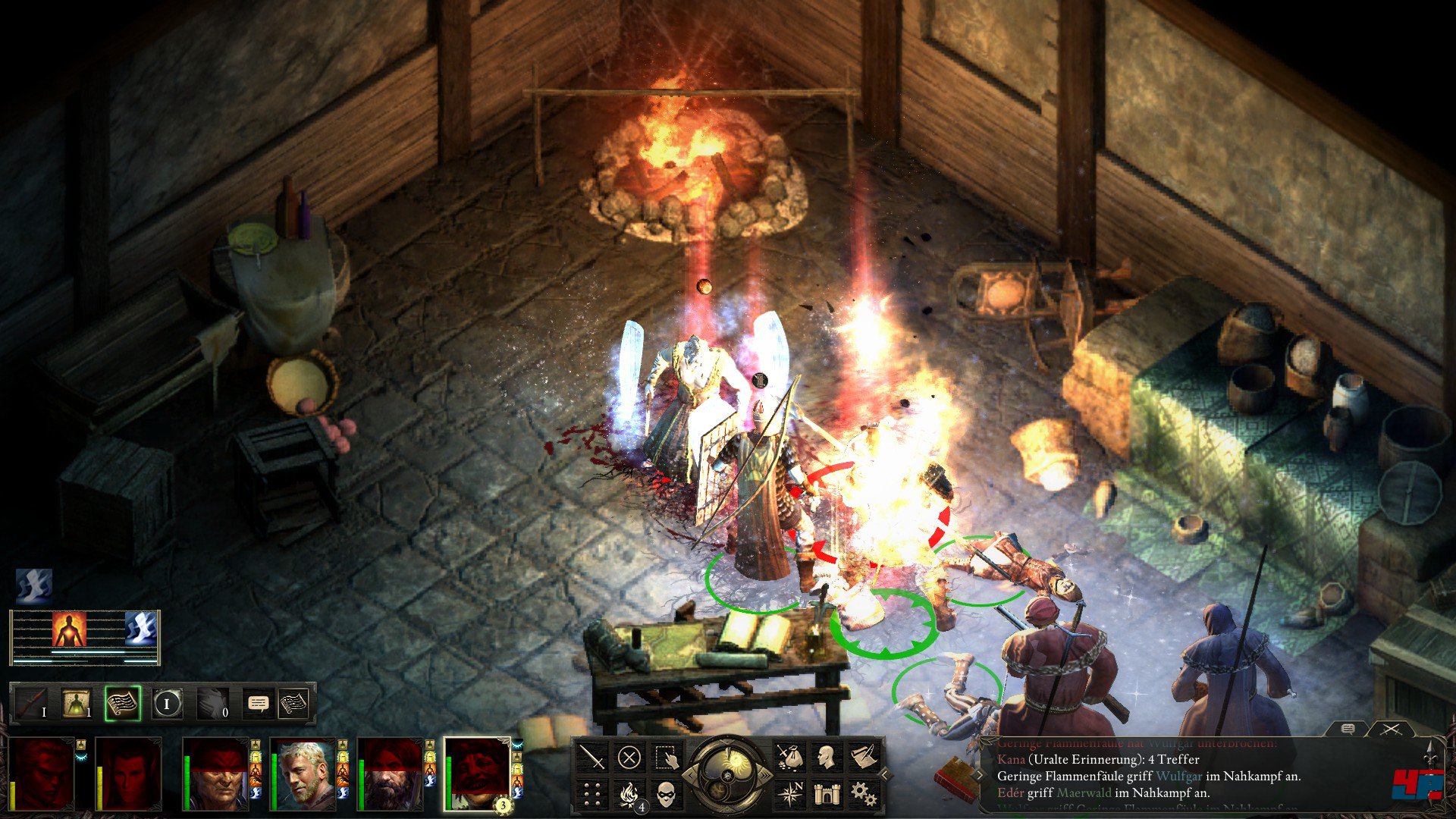Activate the select-all party button
This screenshot has width=1456, height=819.
point(666,757)
